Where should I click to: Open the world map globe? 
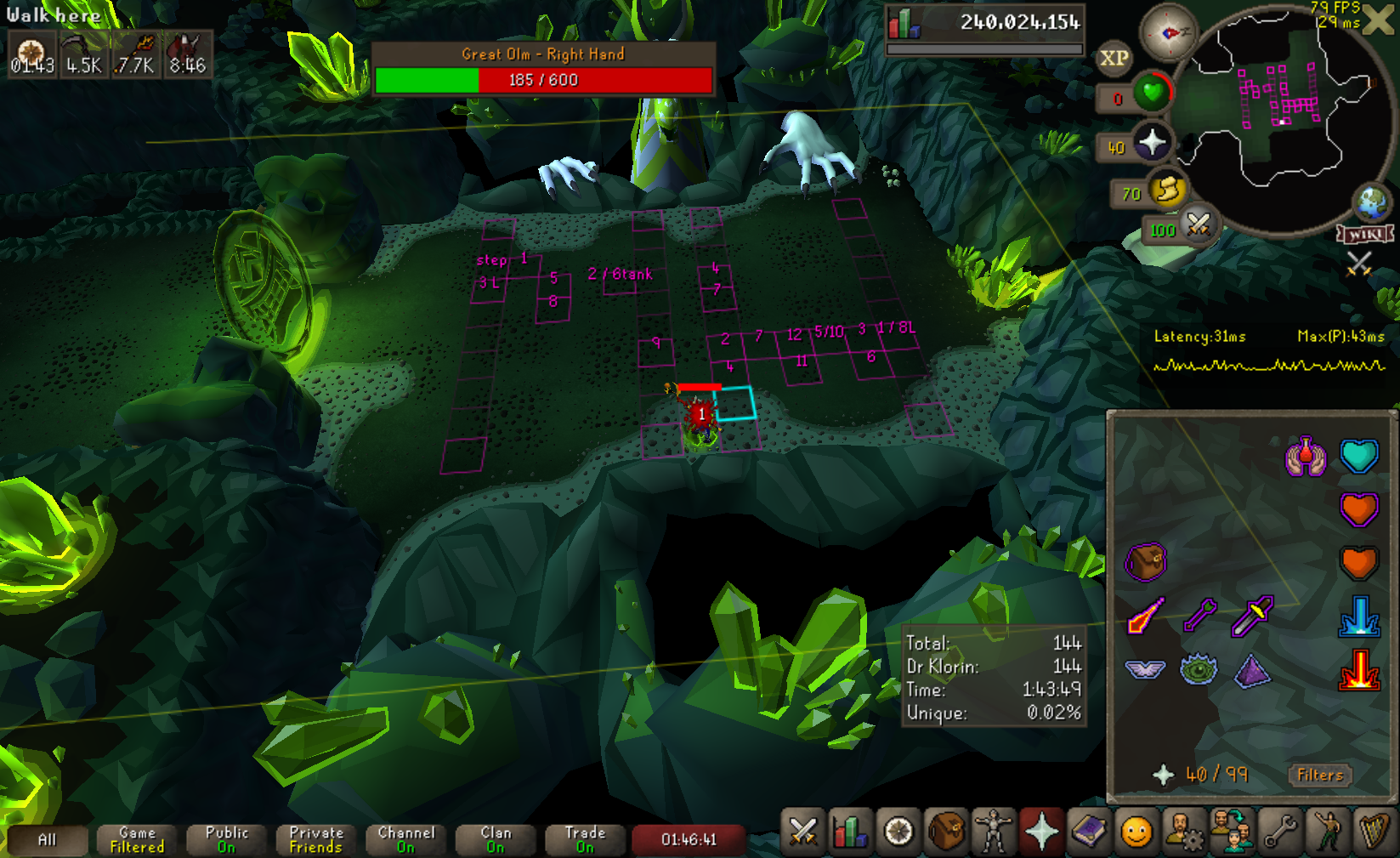(x=1371, y=202)
